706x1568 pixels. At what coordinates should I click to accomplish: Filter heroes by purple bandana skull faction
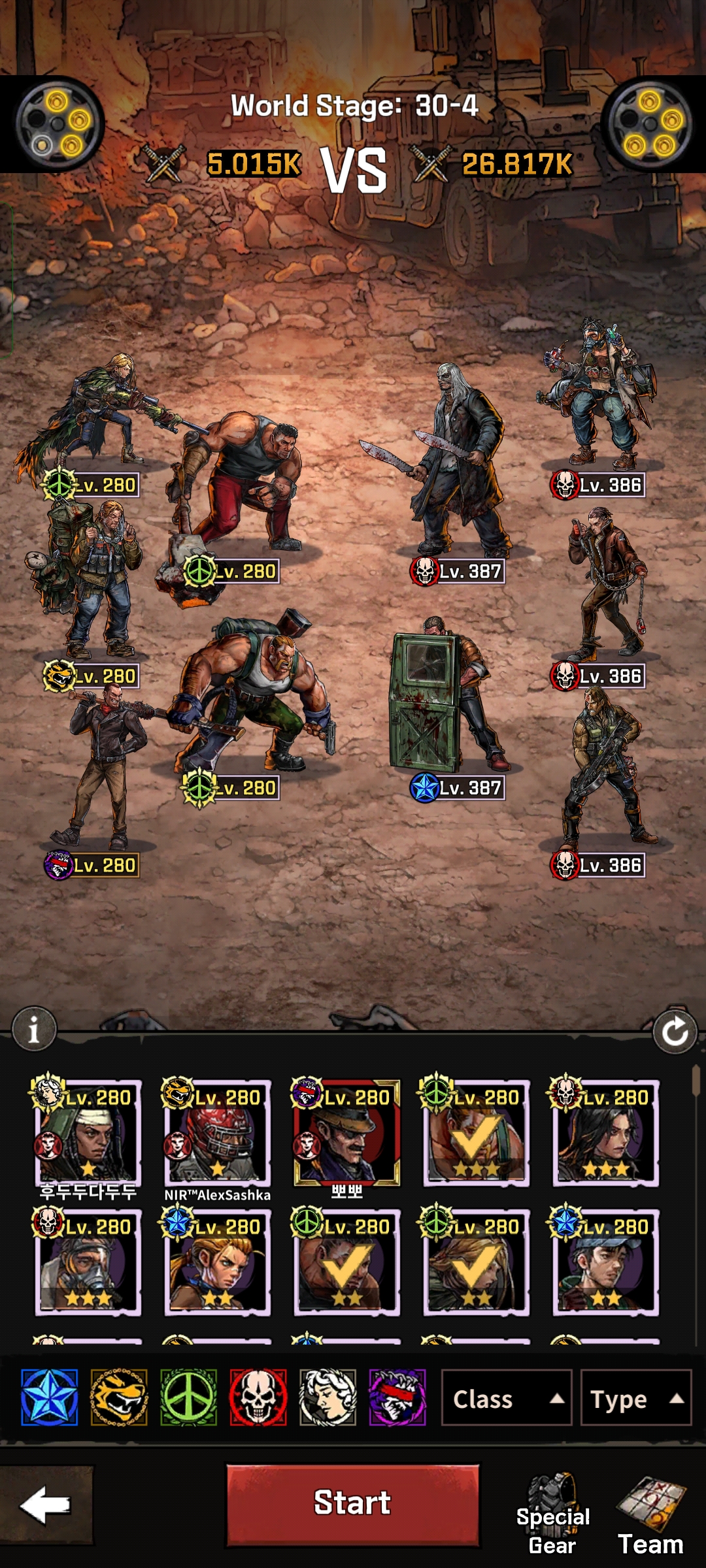pos(397,1397)
